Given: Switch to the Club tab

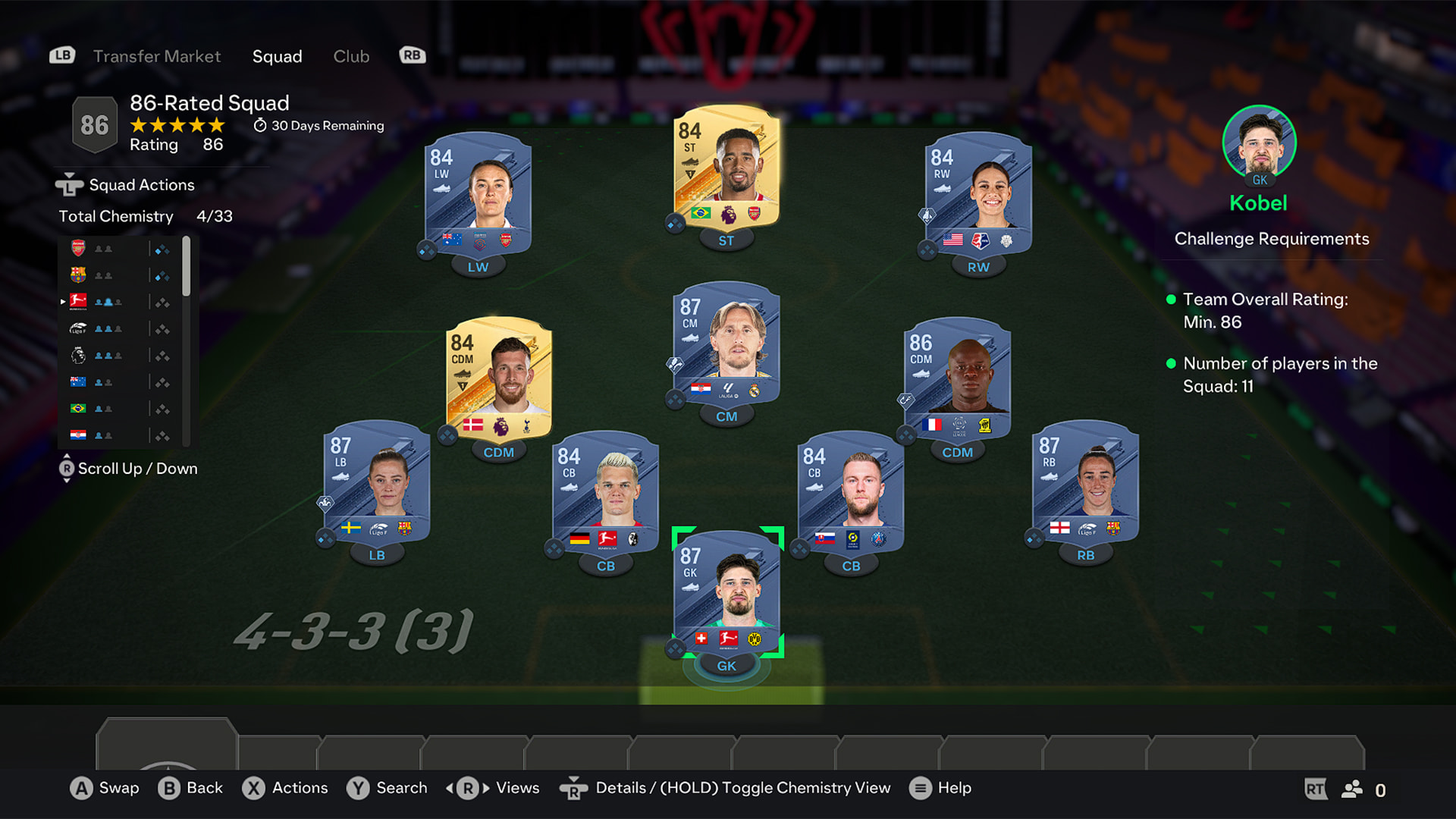Looking at the screenshot, I should 351,56.
